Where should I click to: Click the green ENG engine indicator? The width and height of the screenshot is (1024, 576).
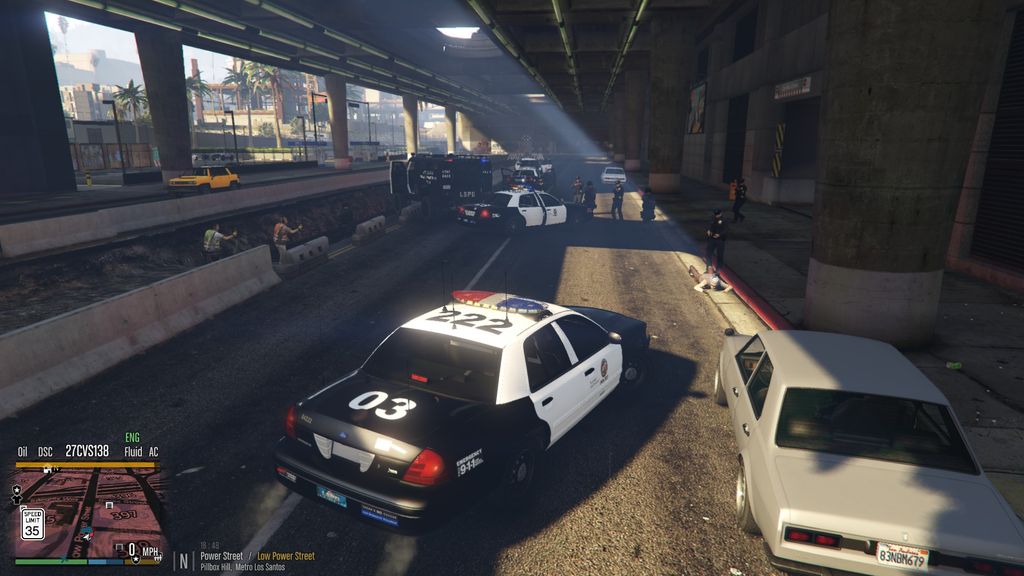pyautogui.click(x=132, y=438)
